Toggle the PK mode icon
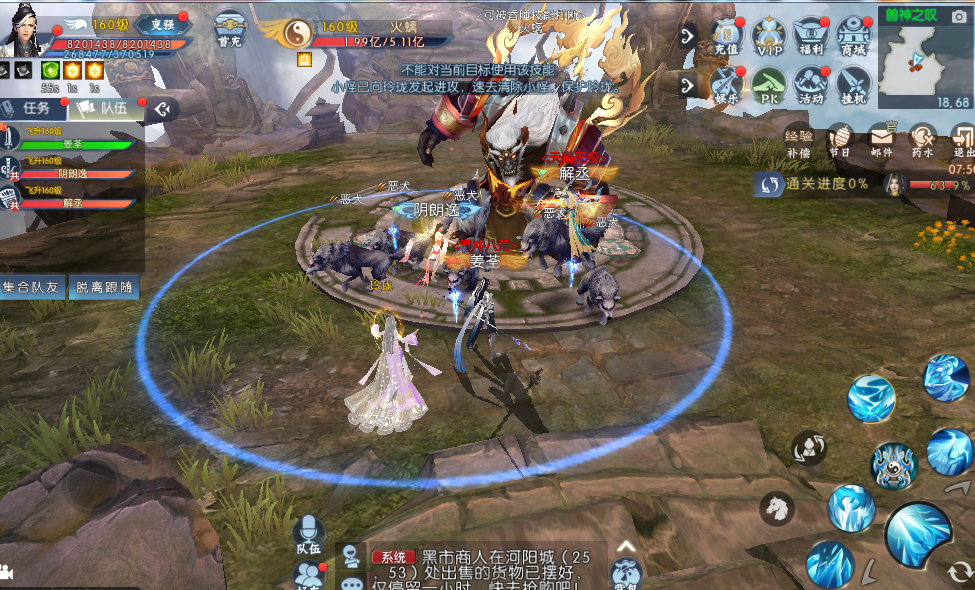The width and height of the screenshot is (975, 590). tap(769, 86)
